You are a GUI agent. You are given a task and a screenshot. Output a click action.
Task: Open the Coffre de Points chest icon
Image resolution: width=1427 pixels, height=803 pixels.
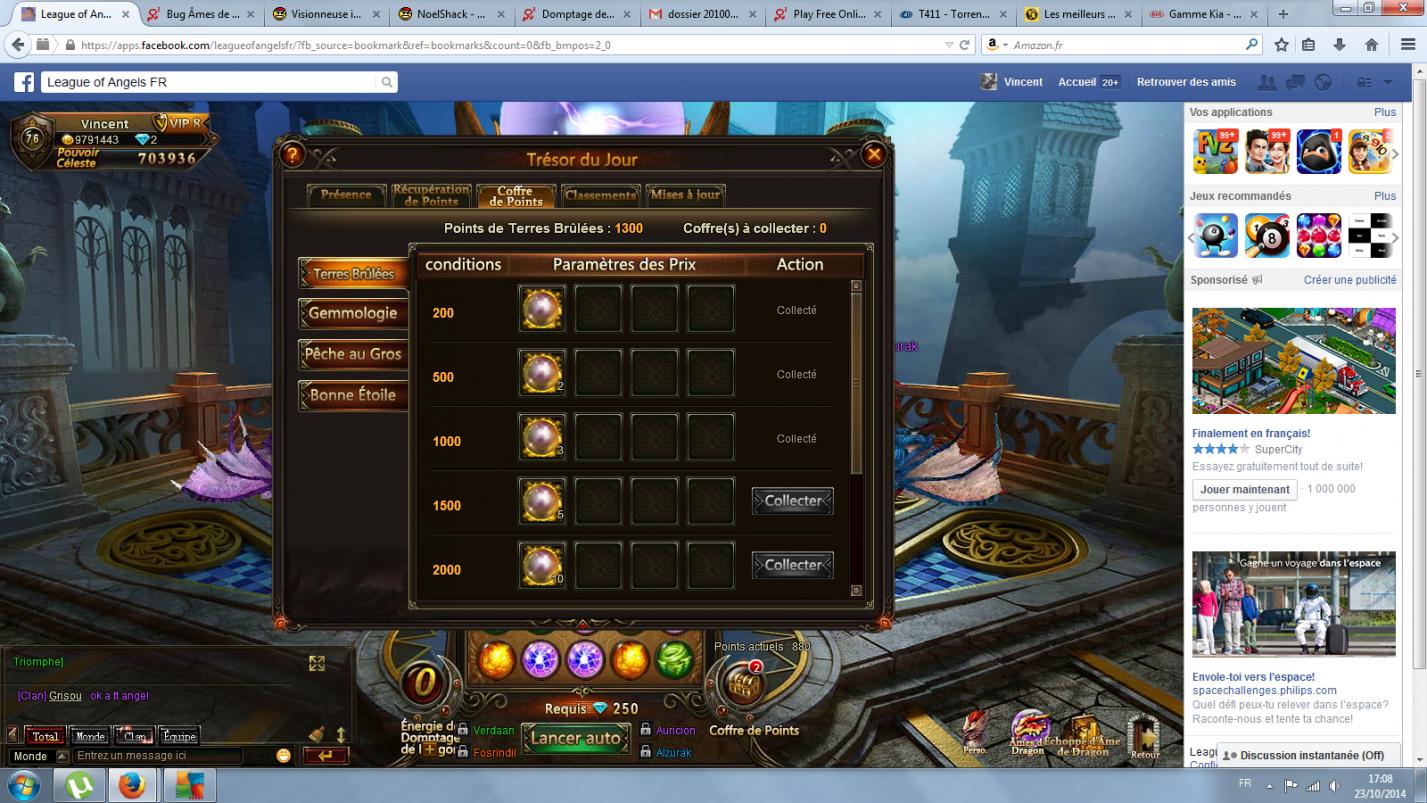point(744,686)
